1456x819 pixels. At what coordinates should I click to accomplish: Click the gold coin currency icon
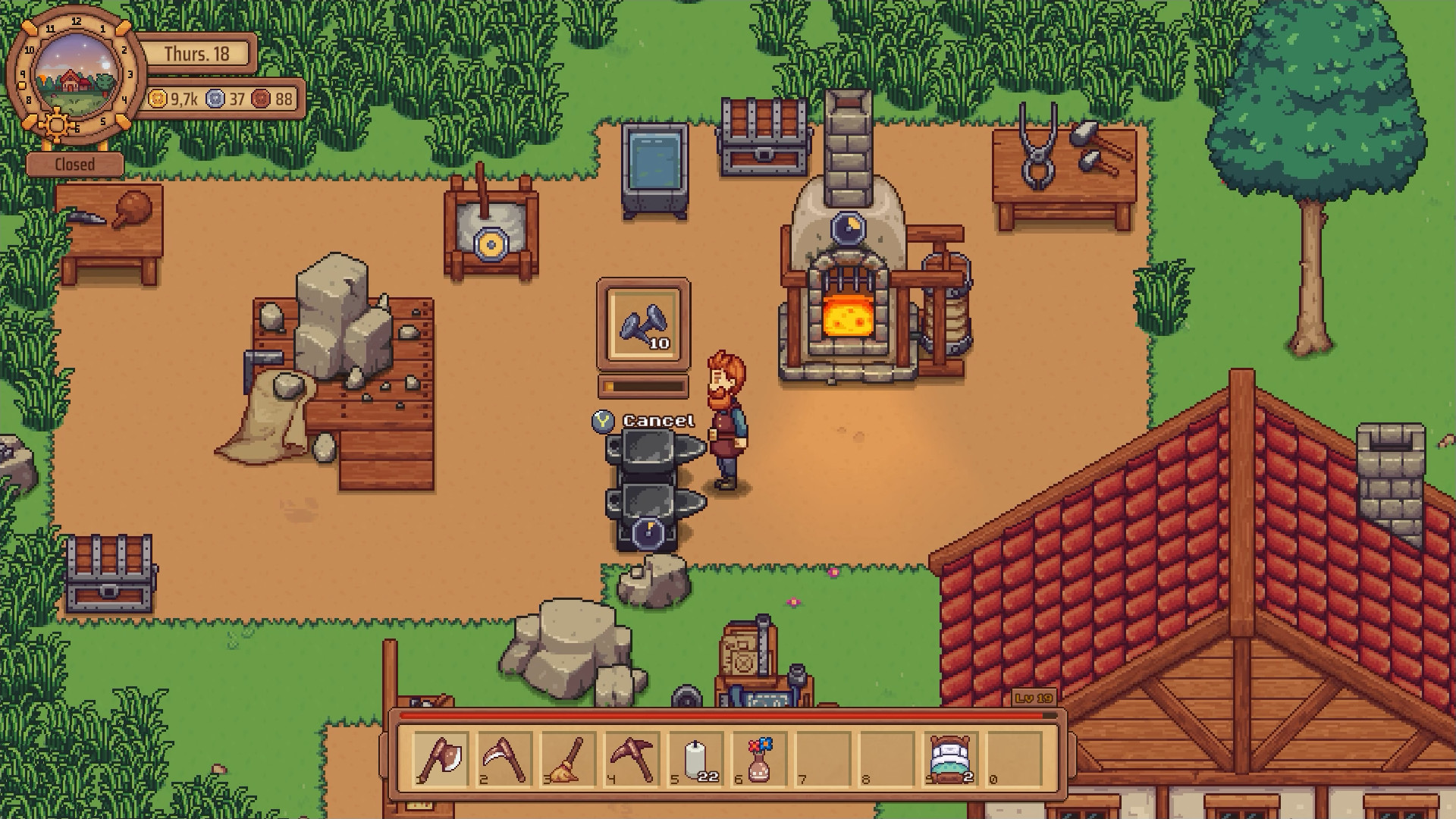click(x=159, y=98)
